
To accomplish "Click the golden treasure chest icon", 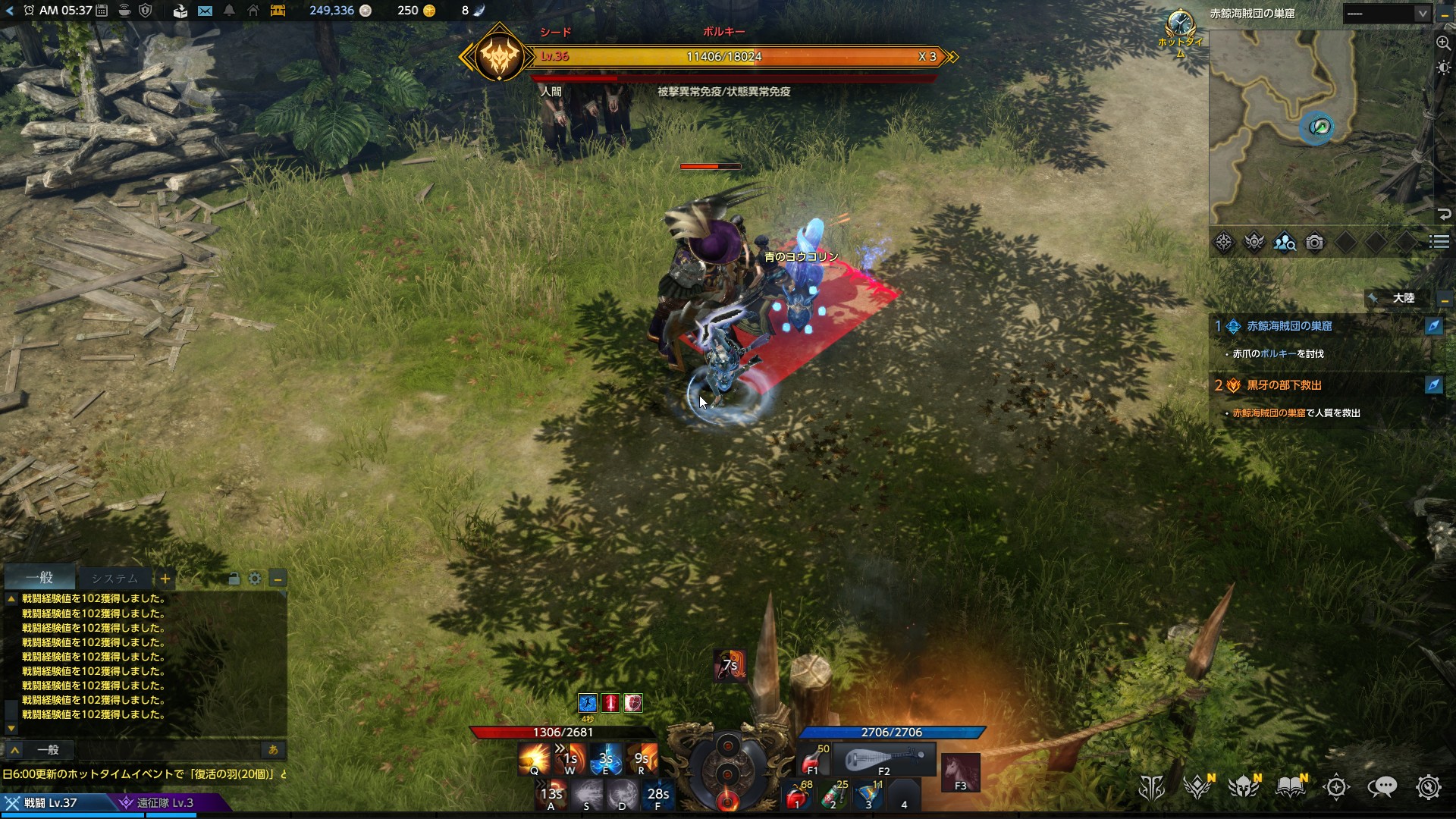I will coord(278,11).
